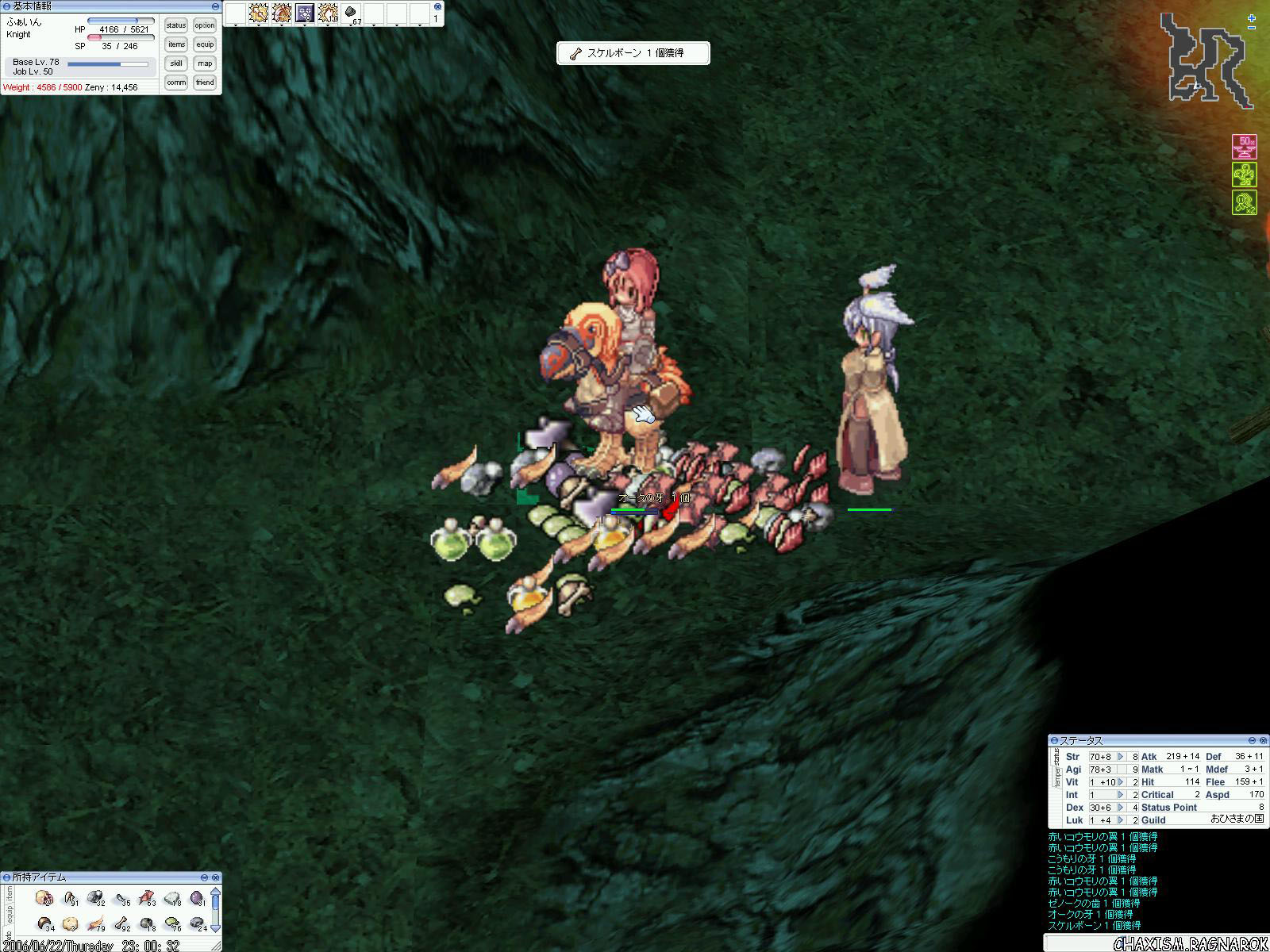Open the items button in basic info

(x=176, y=44)
